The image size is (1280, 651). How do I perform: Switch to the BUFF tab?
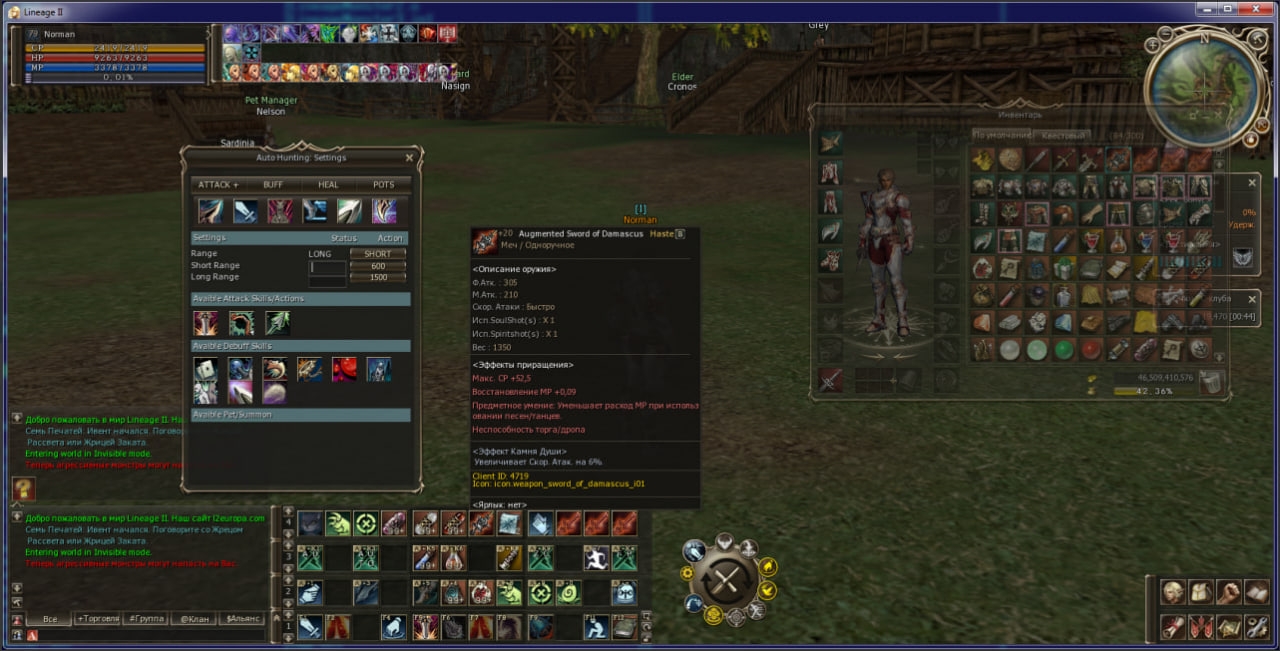273,185
